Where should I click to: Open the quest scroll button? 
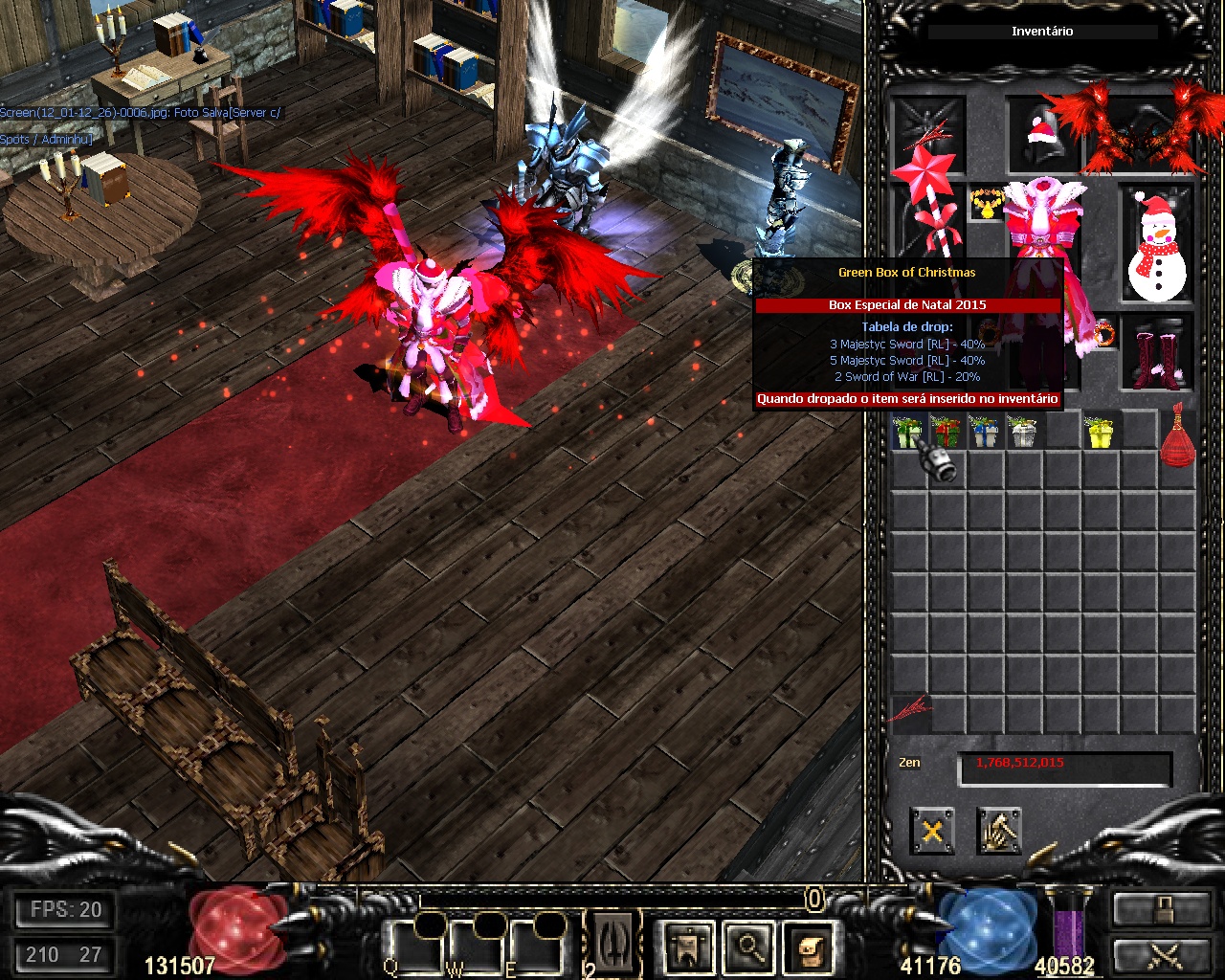tap(810, 948)
